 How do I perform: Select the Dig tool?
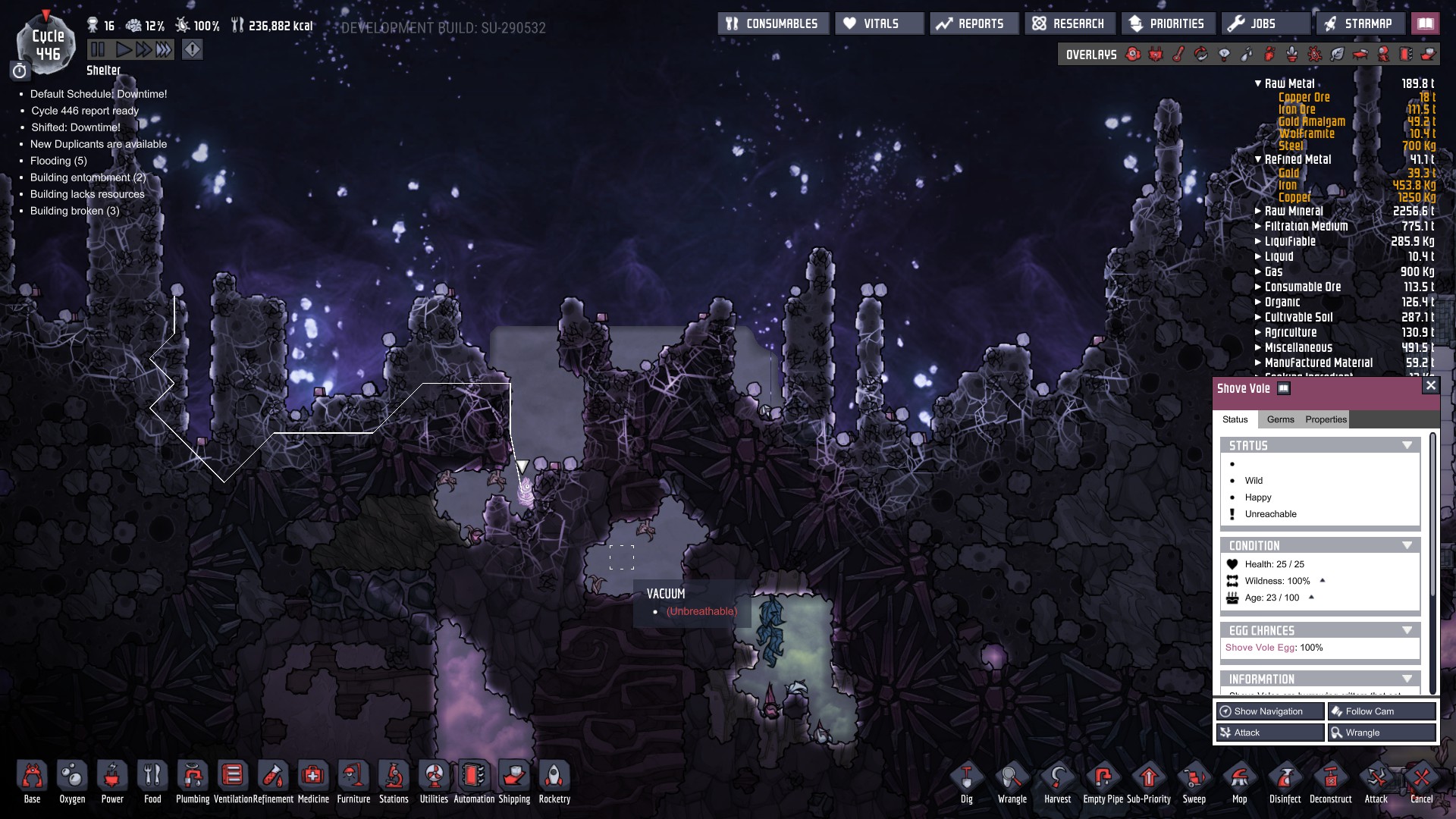pyautogui.click(x=966, y=780)
